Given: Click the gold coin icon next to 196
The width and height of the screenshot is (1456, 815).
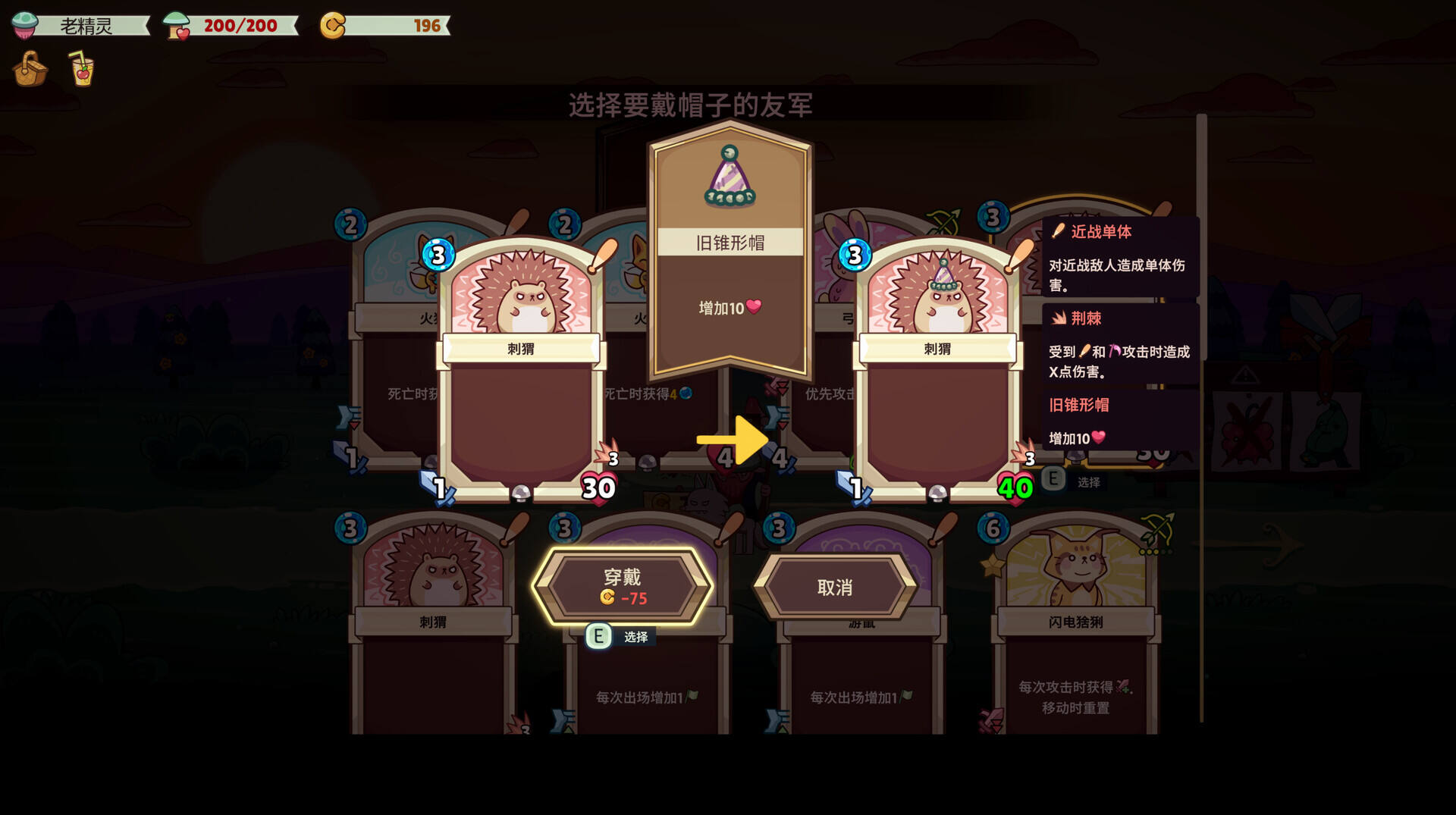Looking at the screenshot, I should (334, 24).
